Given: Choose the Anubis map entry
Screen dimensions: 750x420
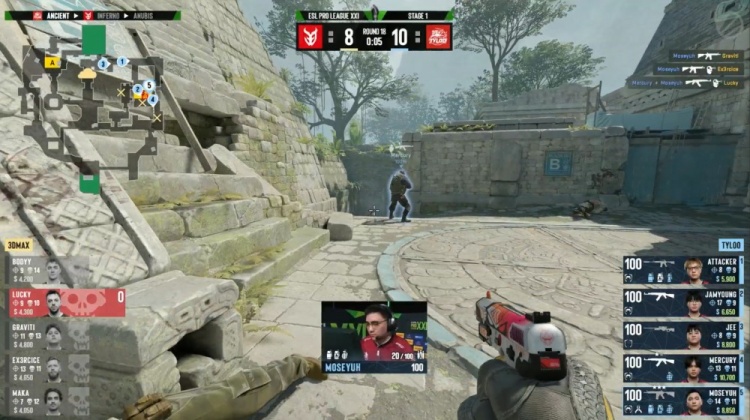Looking at the screenshot, I should coord(155,16).
